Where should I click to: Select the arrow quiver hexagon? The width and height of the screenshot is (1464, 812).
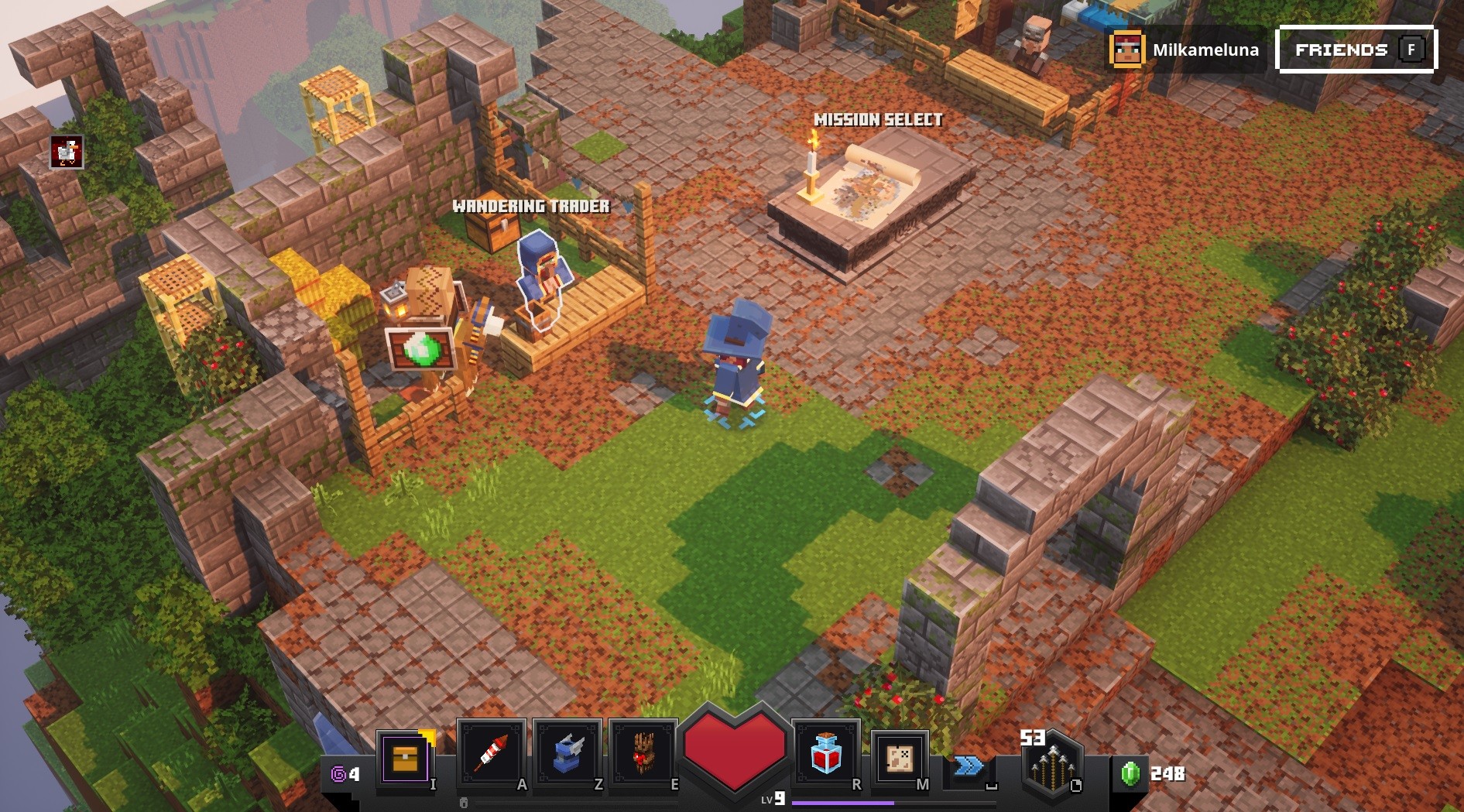(1051, 766)
